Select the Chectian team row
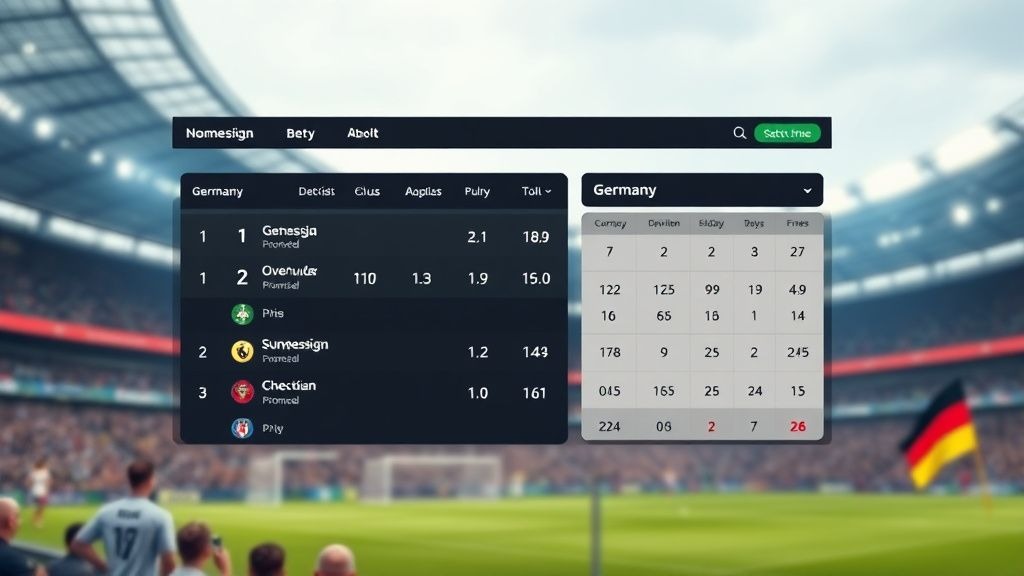Image resolution: width=1024 pixels, height=576 pixels. pos(289,392)
